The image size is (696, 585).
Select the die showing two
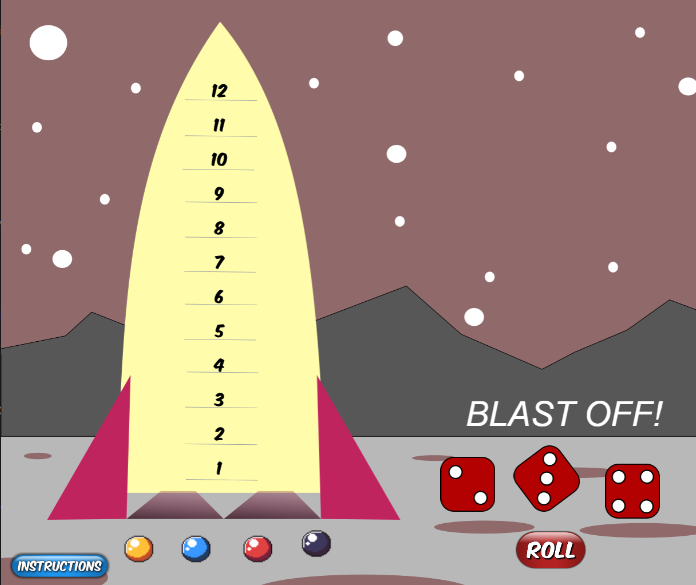(467, 484)
